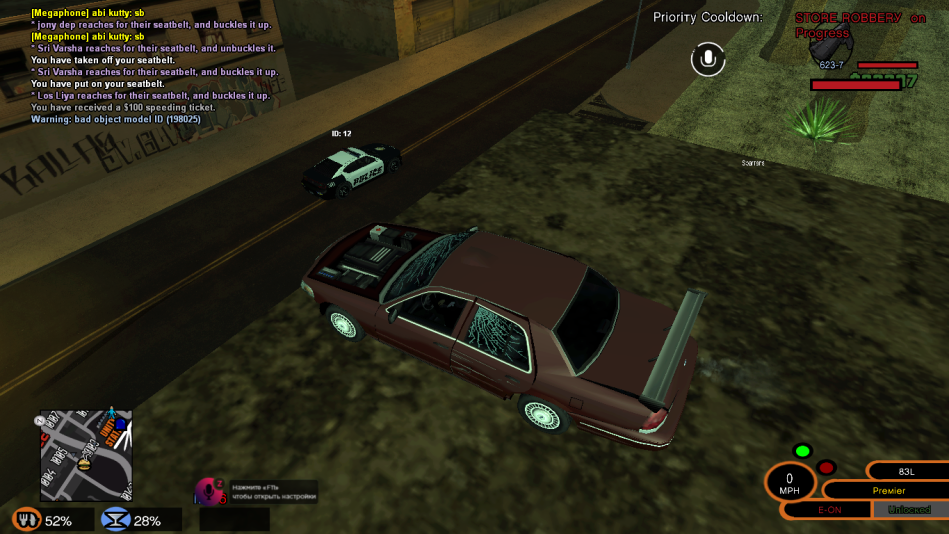Open the minimap
The height and width of the screenshot is (534, 949).
[x=86, y=455]
